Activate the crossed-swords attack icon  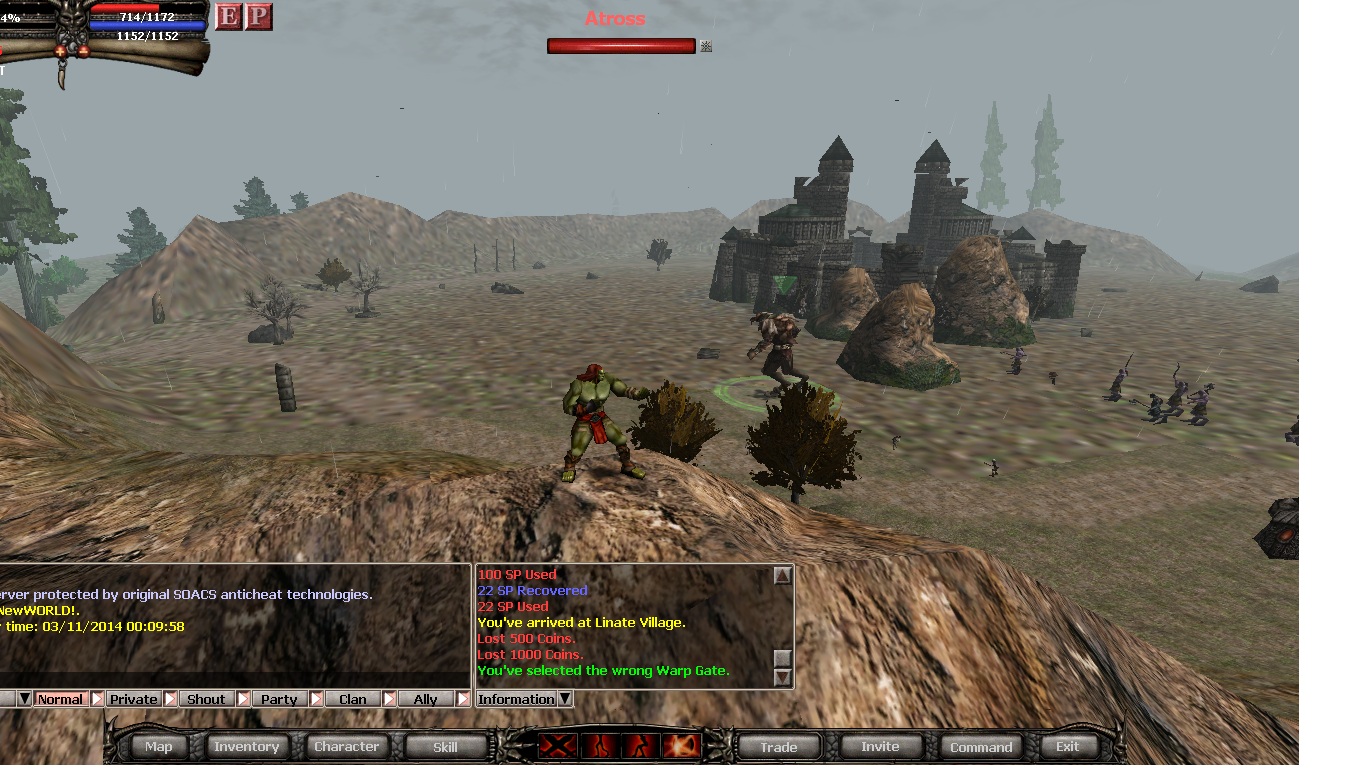point(556,746)
